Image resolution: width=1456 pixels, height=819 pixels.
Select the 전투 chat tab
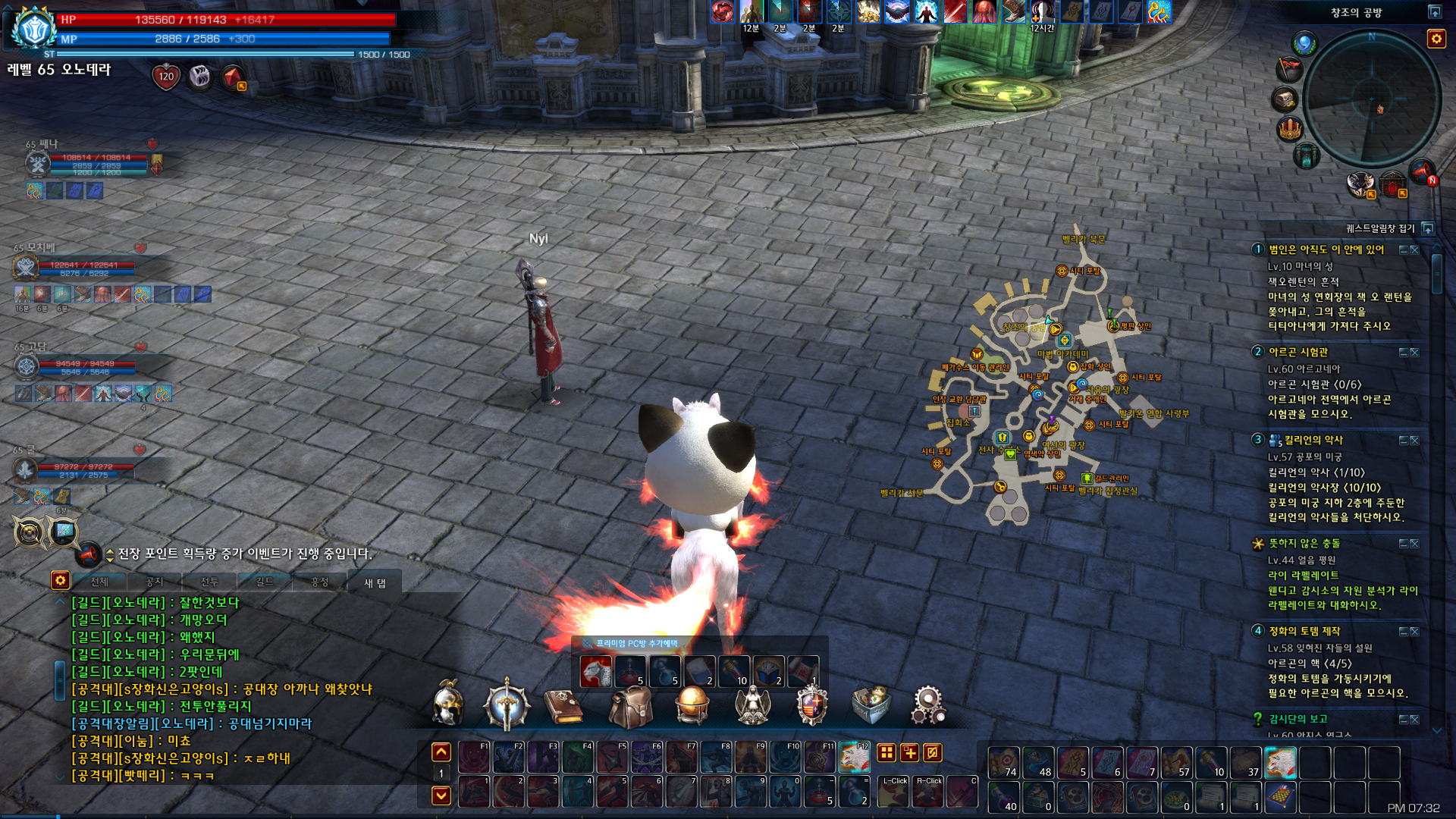click(x=209, y=582)
